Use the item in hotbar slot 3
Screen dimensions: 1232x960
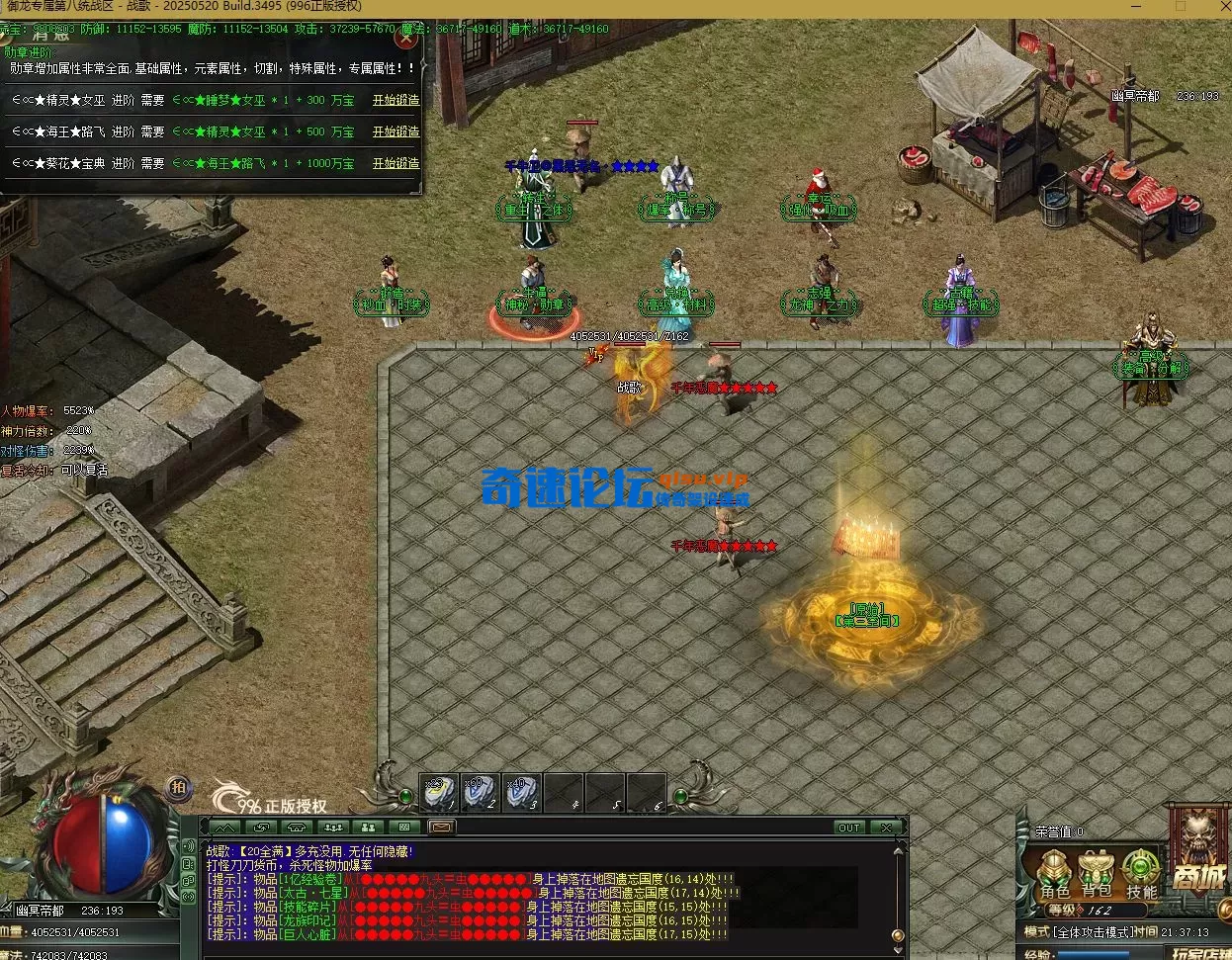click(522, 792)
